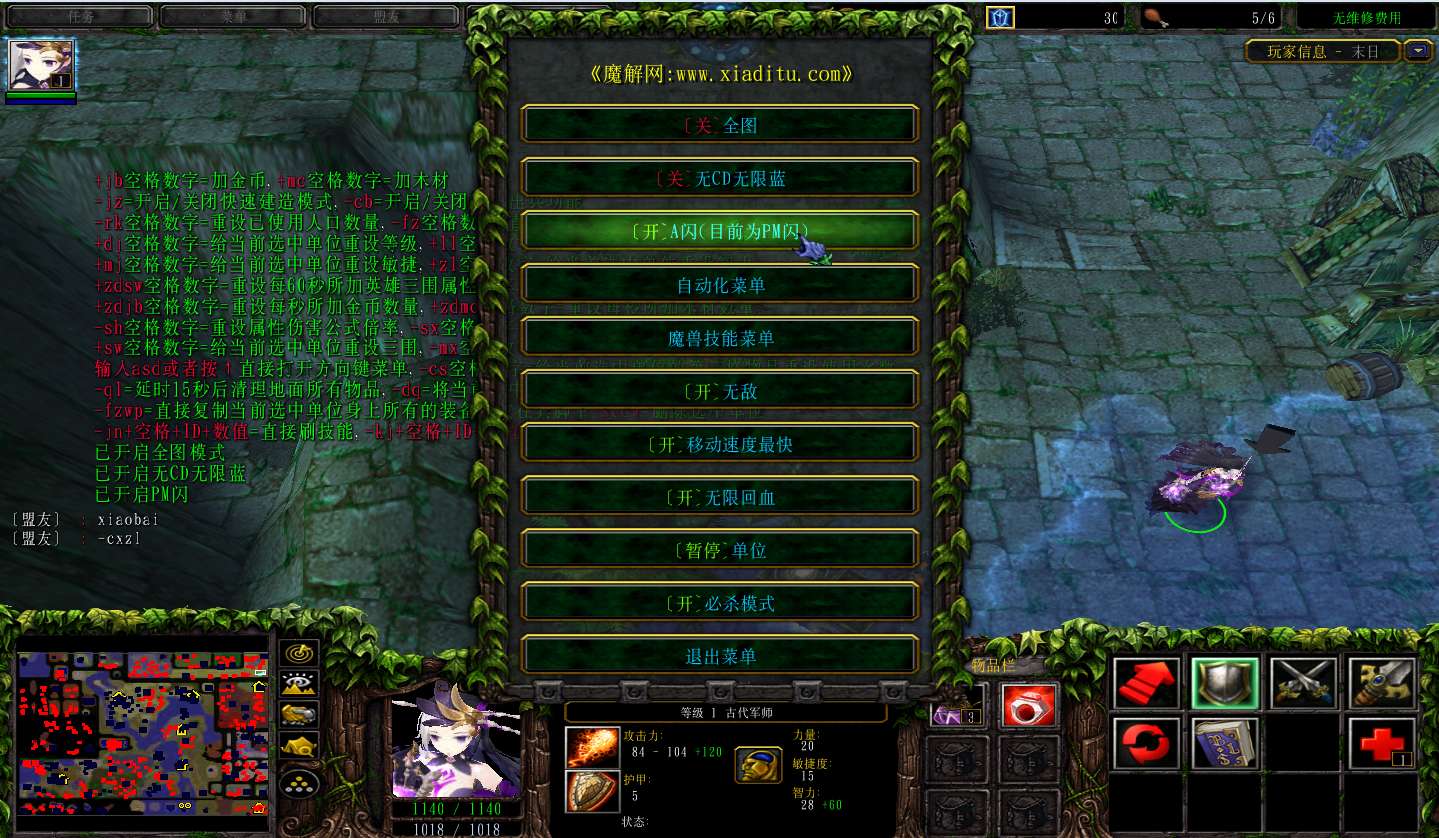
Task: Click the minimap signal ping button
Action: (x=299, y=653)
